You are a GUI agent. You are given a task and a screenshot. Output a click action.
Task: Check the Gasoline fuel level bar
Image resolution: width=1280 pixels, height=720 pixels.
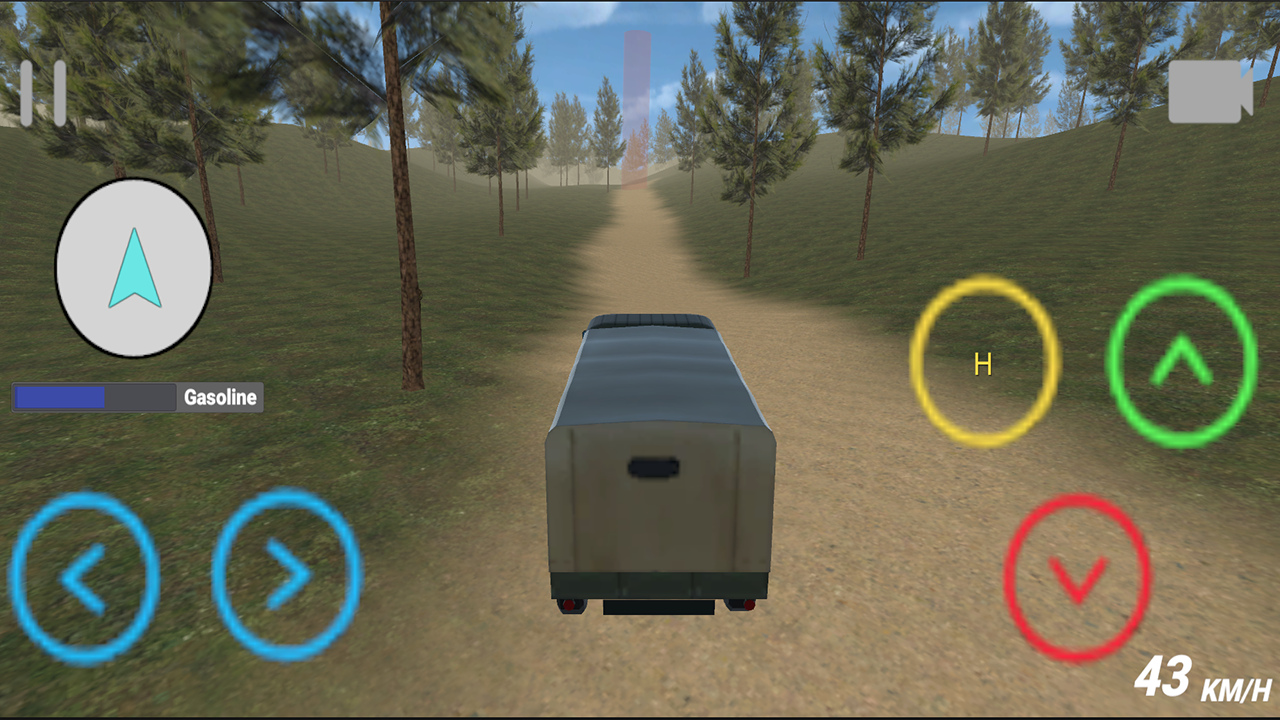coord(93,397)
